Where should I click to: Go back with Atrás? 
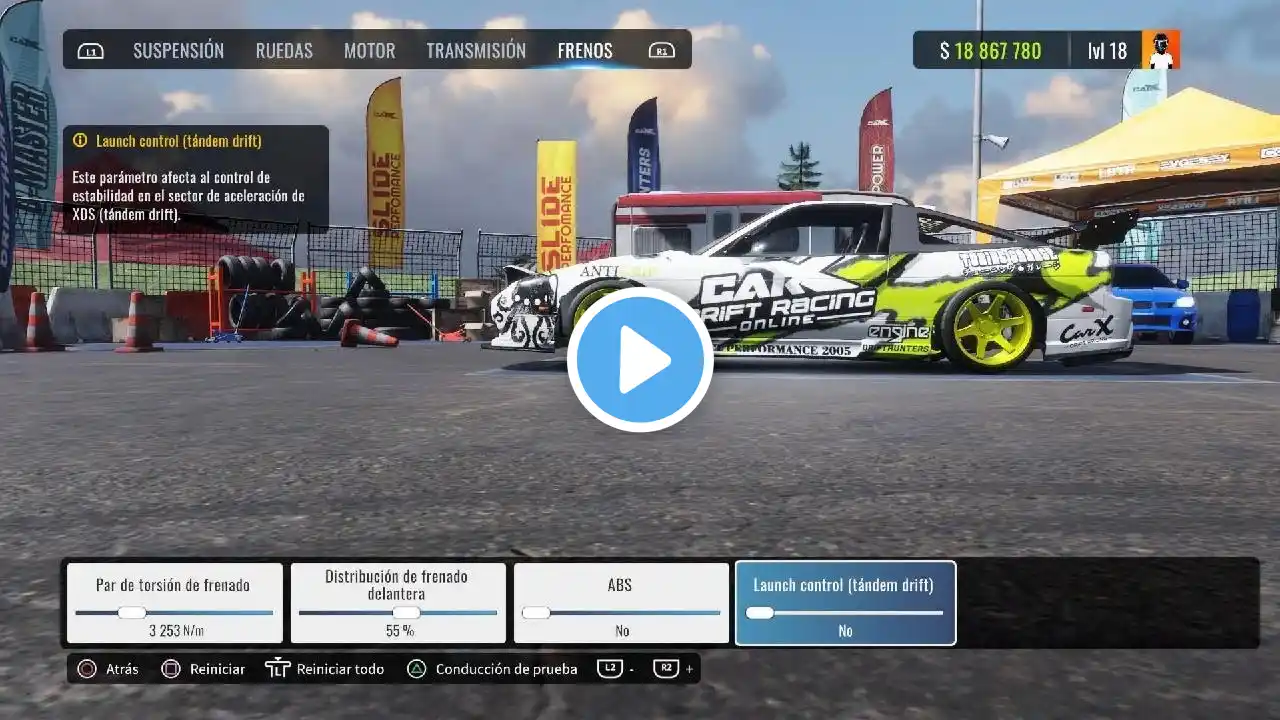(108, 669)
